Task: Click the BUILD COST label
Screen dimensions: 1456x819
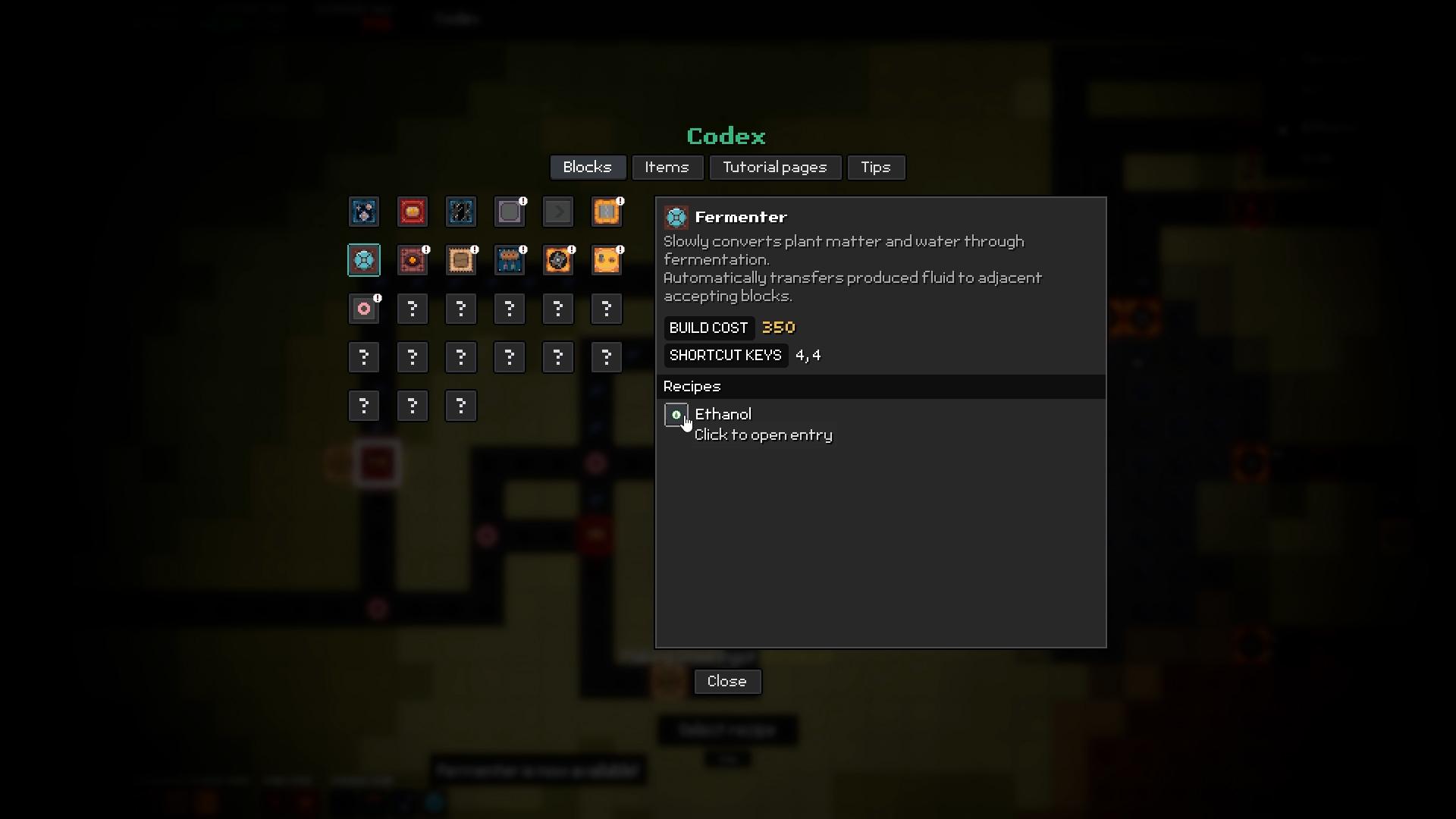Action: [x=708, y=328]
